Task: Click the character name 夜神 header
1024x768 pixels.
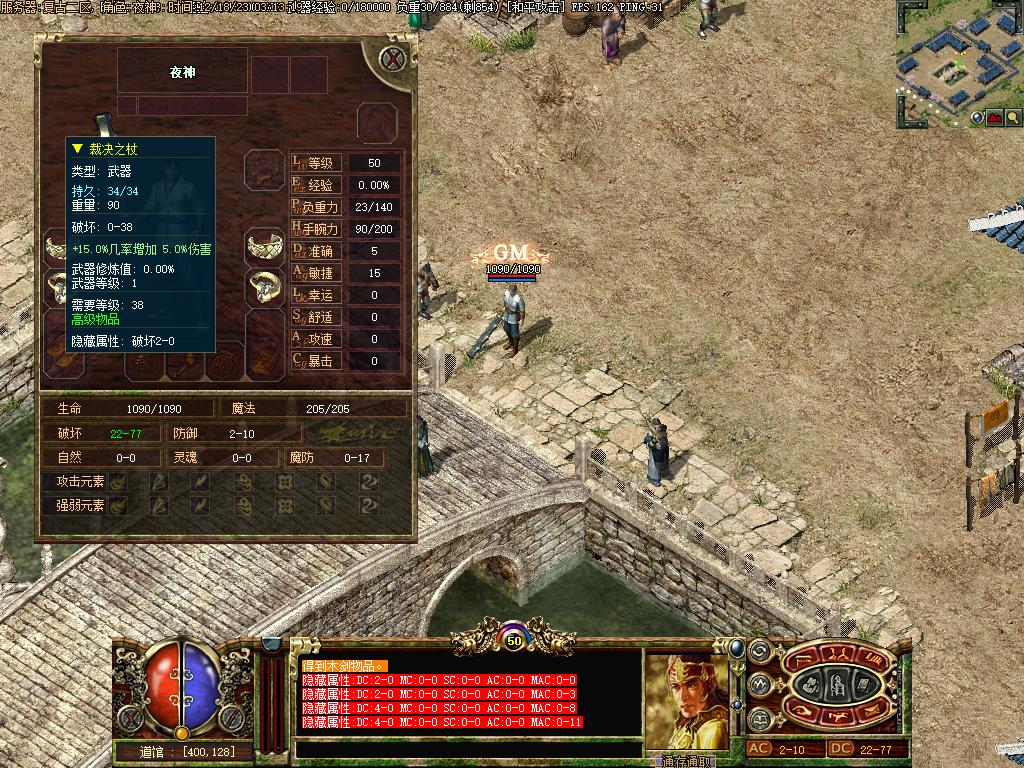Action: [182, 72]
